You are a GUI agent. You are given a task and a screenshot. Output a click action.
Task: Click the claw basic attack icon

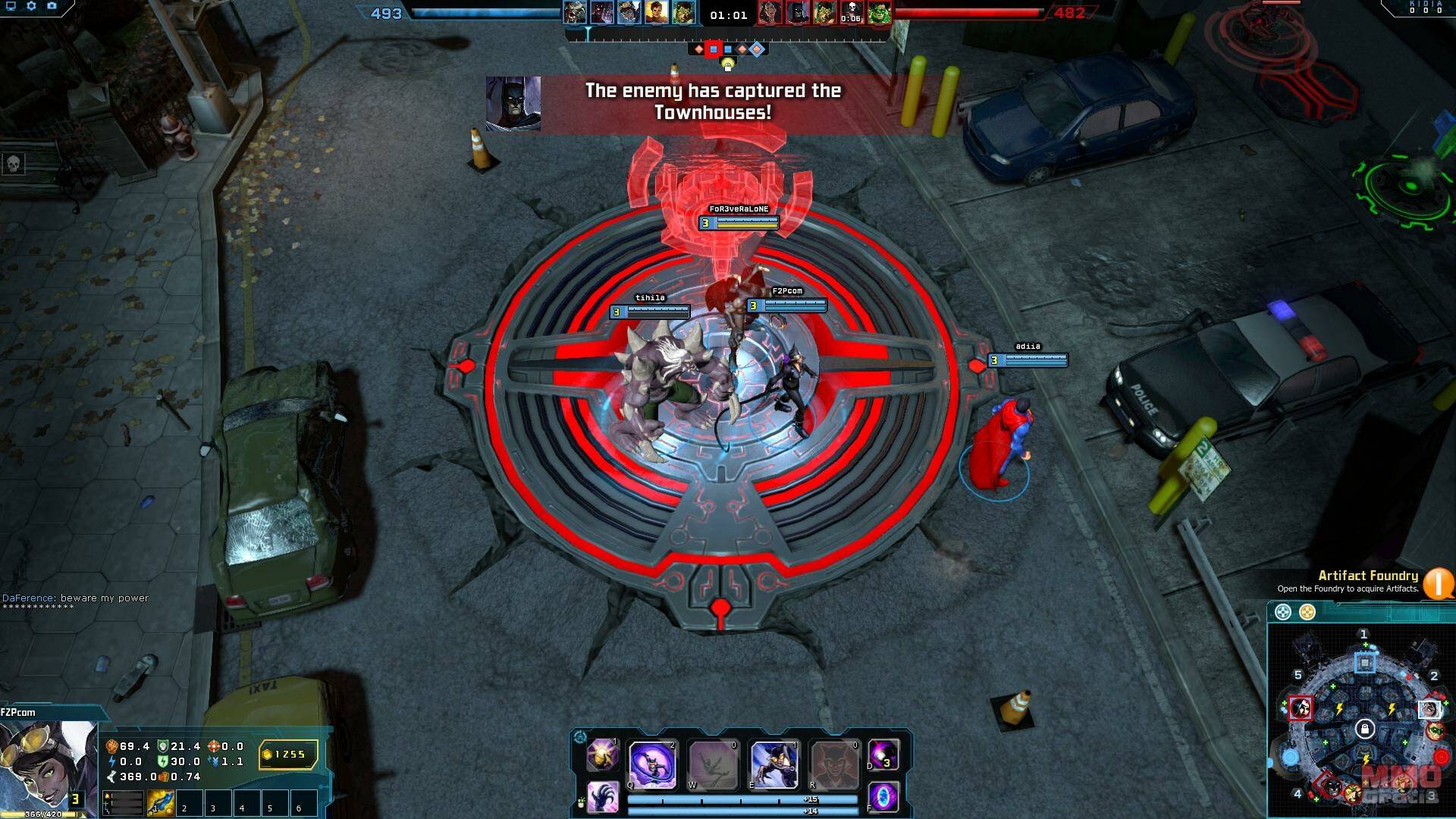click(x=604, y=798)
